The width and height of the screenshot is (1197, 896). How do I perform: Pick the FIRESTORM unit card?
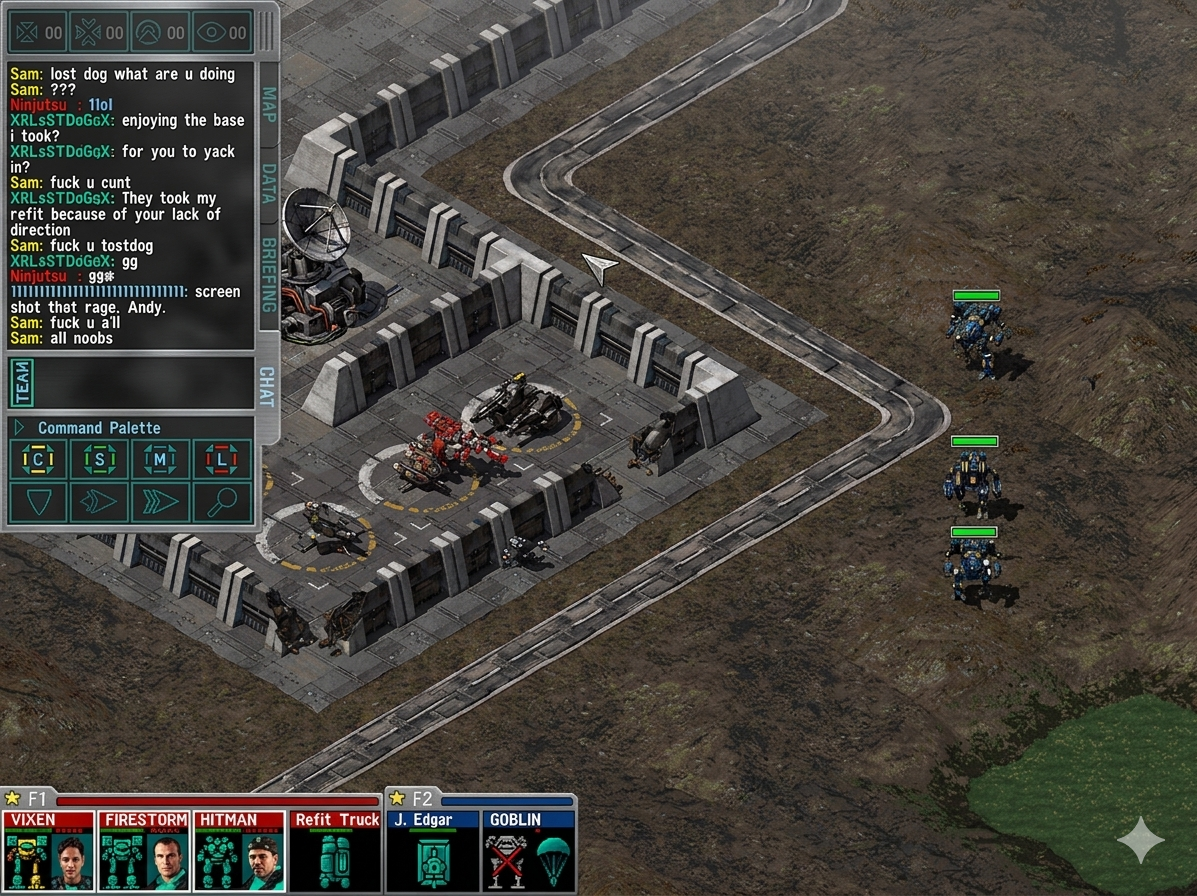[x=144, y=851]
